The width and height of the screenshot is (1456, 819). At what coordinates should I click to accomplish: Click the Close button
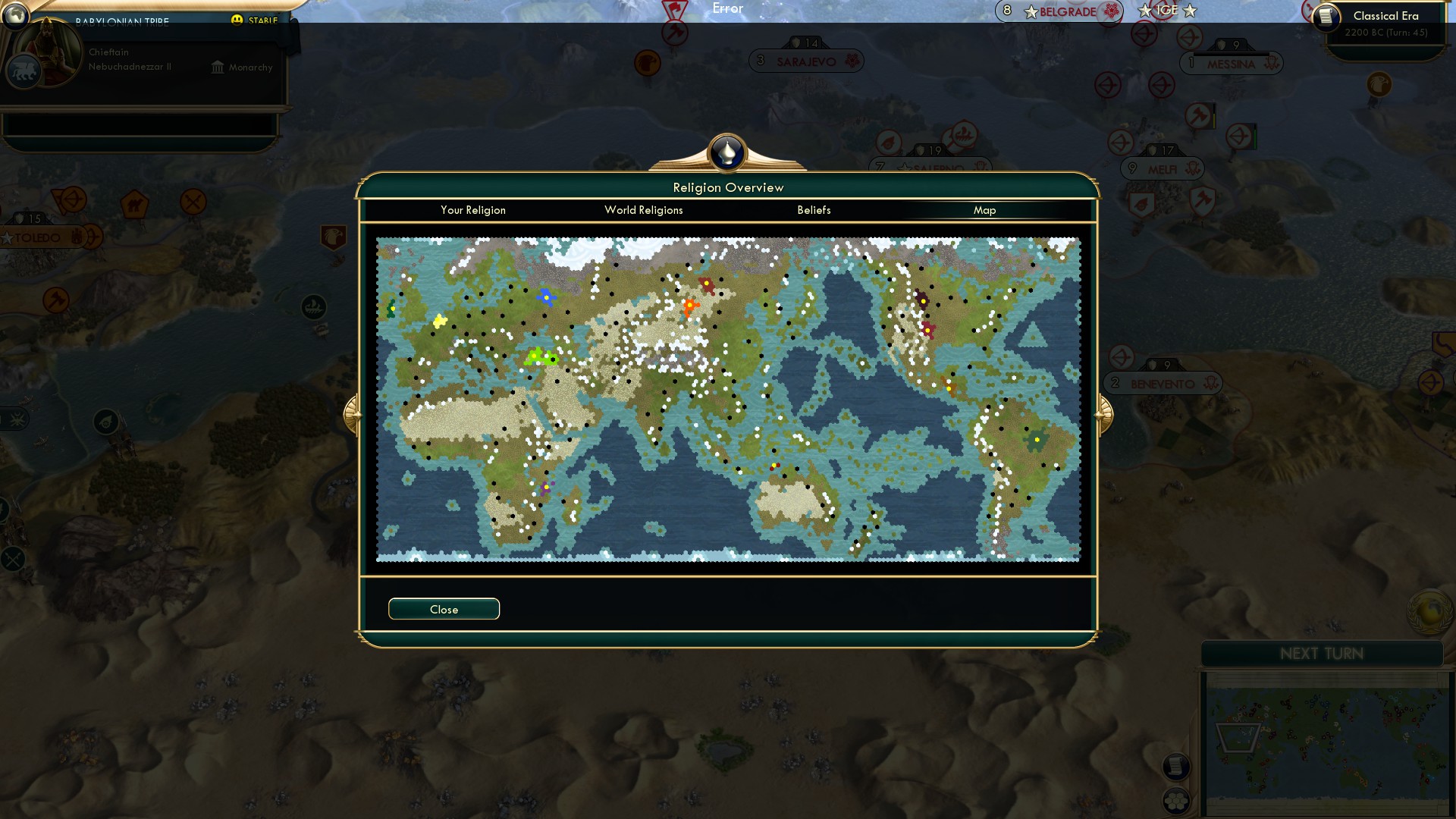click(444, 608)
